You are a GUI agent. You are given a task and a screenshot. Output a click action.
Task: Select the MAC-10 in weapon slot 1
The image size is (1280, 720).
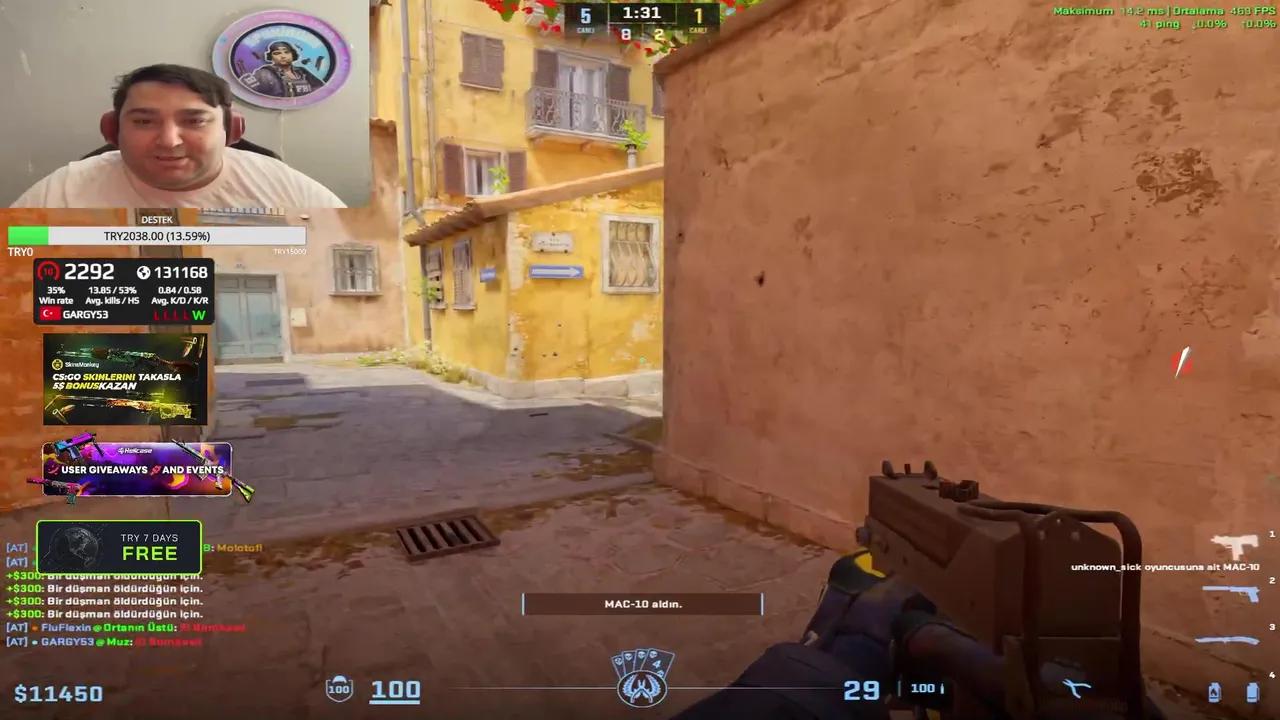click(1235, 545)
